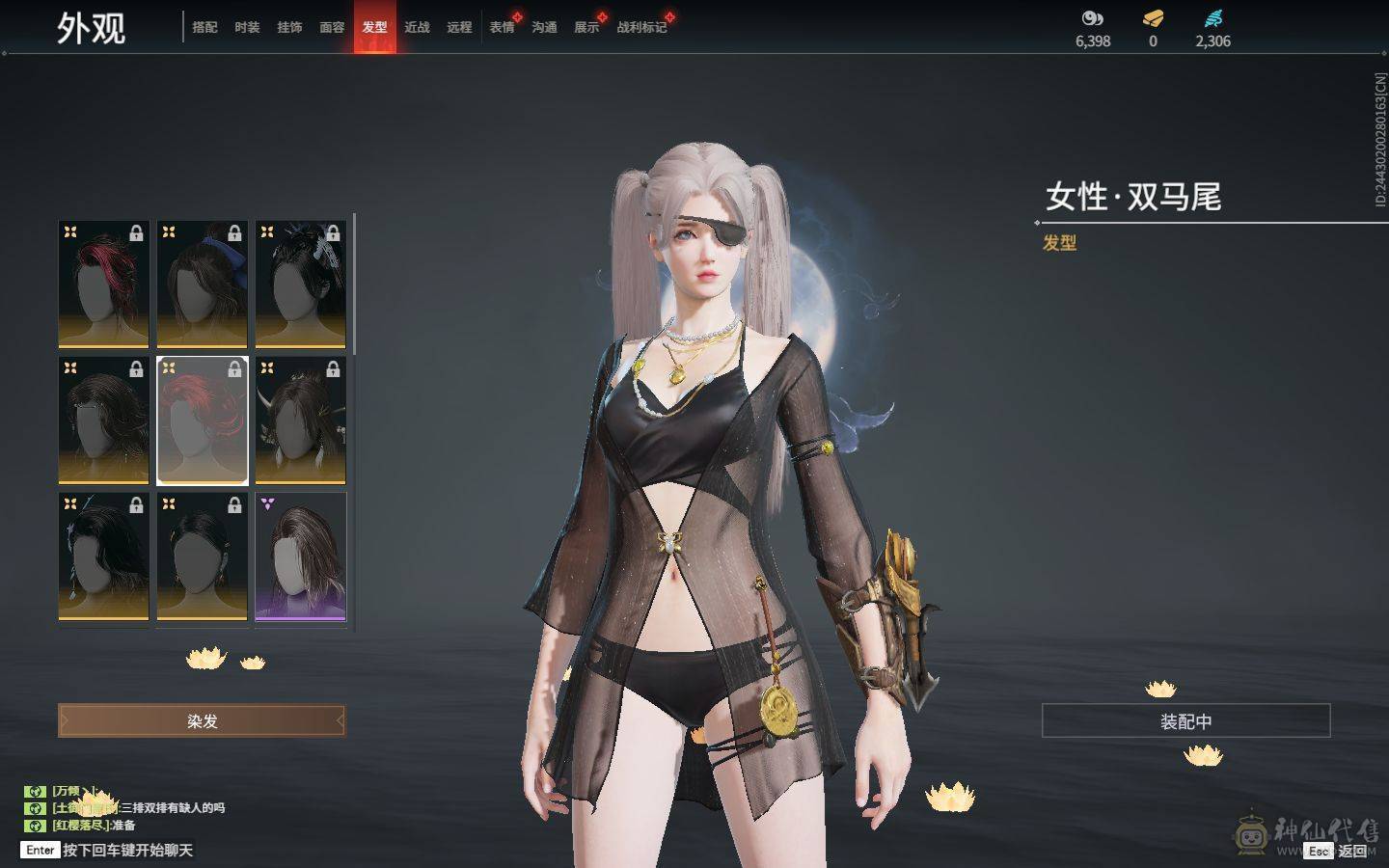
Task: Choose the hairstyle with the blue ribbon
Action: click(203, 284)
